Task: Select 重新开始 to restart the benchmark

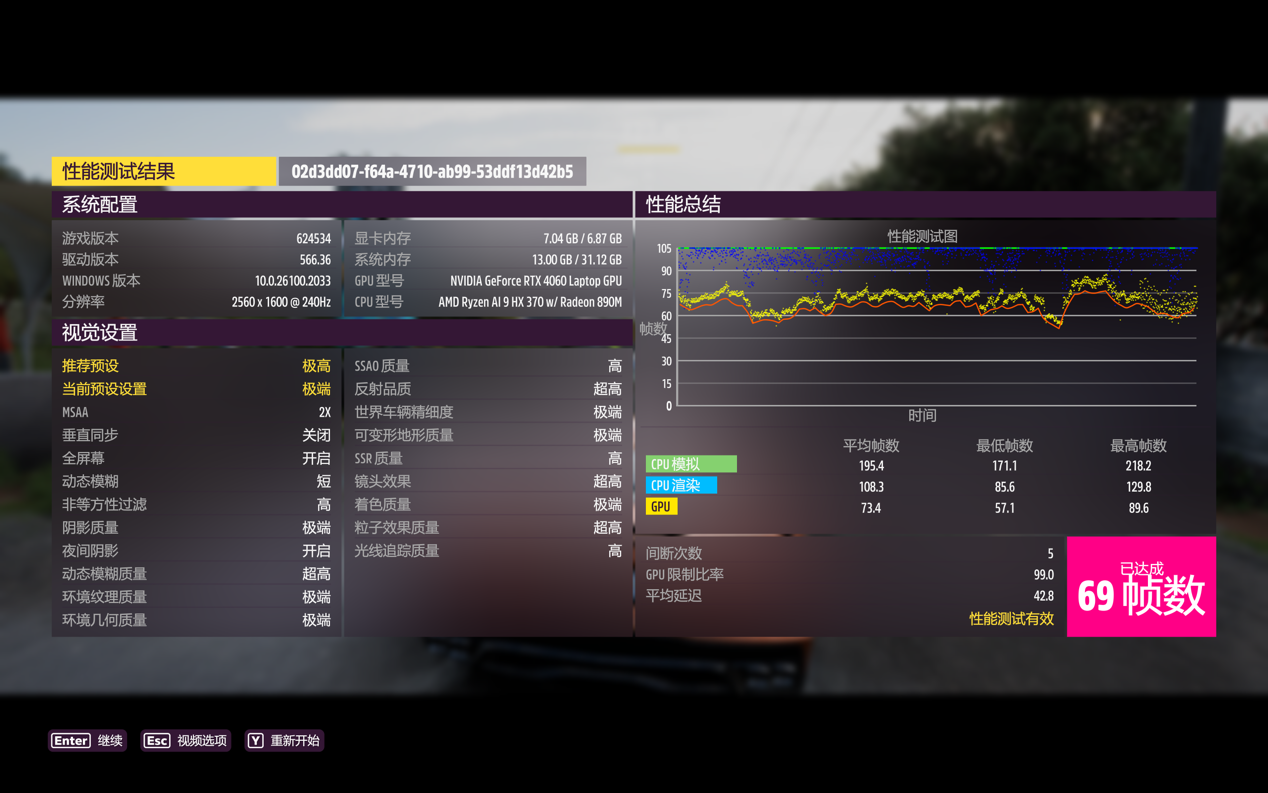Action: tap(285, 741)
